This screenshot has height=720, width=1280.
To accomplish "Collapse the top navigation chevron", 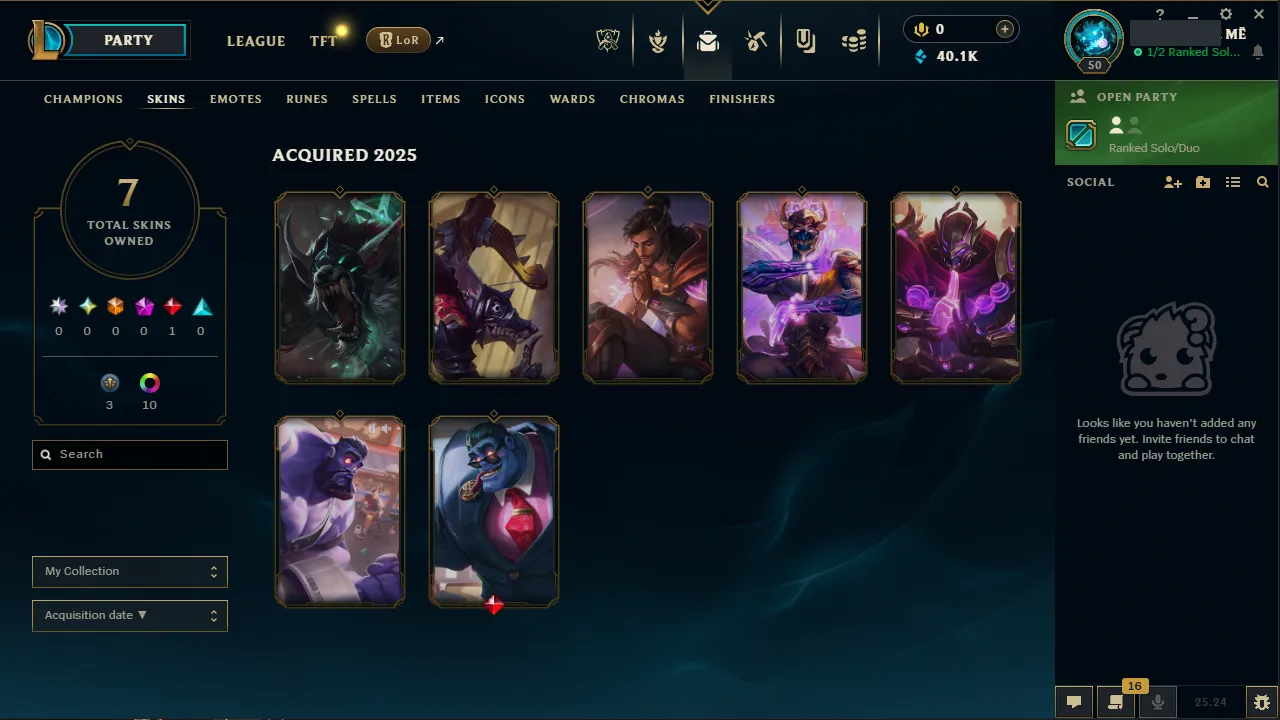I will tap(708, 5).
